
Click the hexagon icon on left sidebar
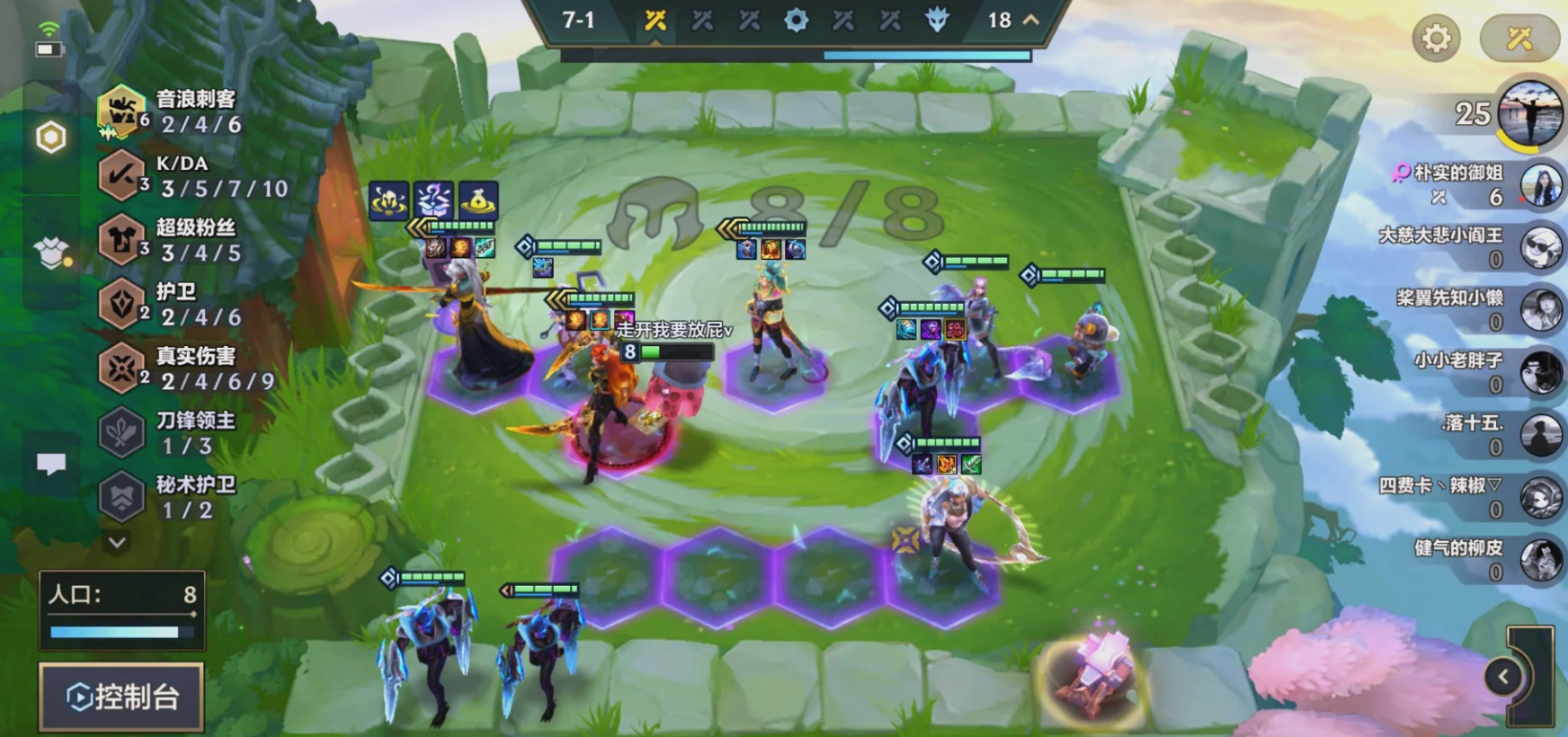[50, 138]
